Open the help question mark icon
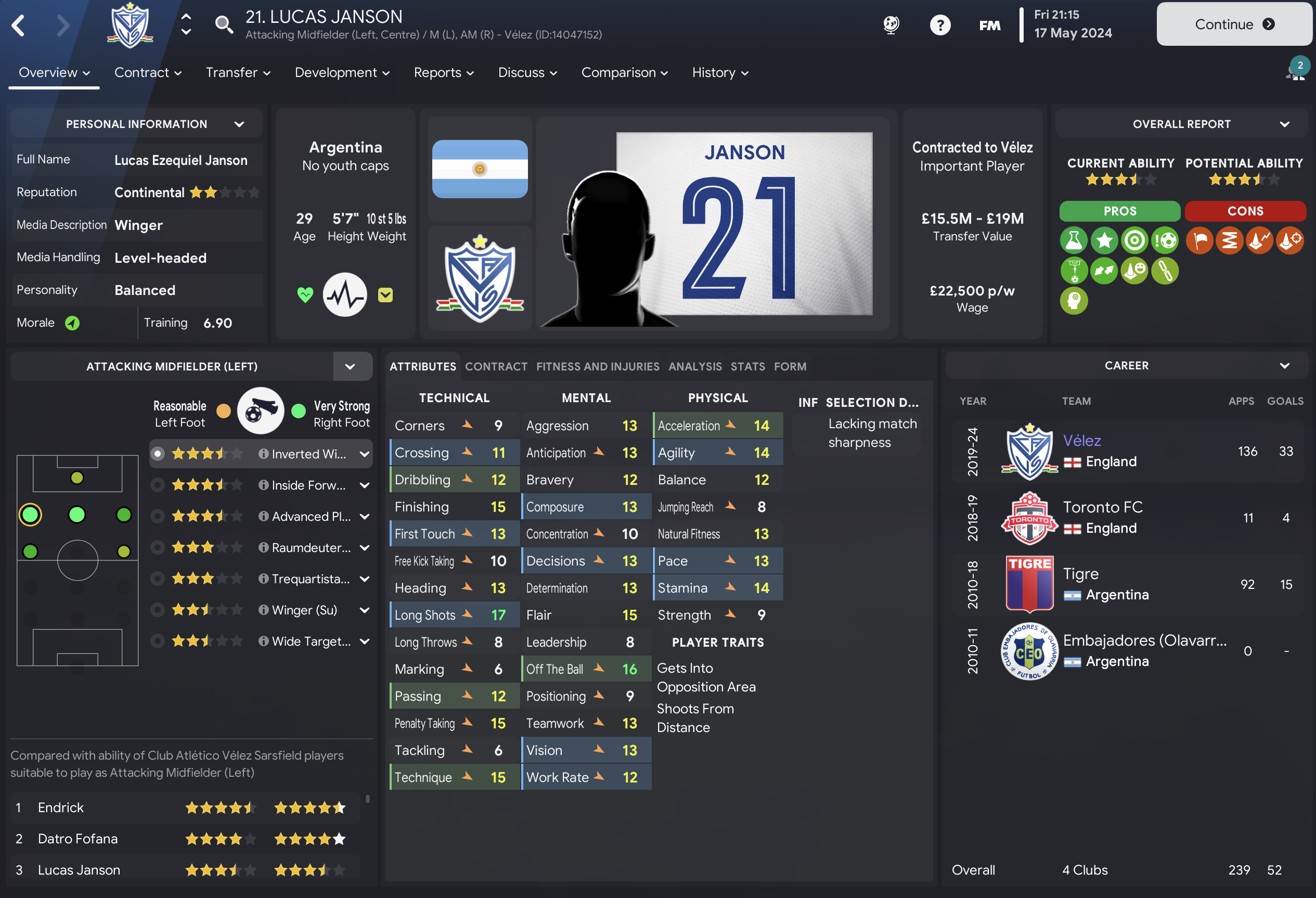The width and height of the screenshot is (1316, 898). 940,25
